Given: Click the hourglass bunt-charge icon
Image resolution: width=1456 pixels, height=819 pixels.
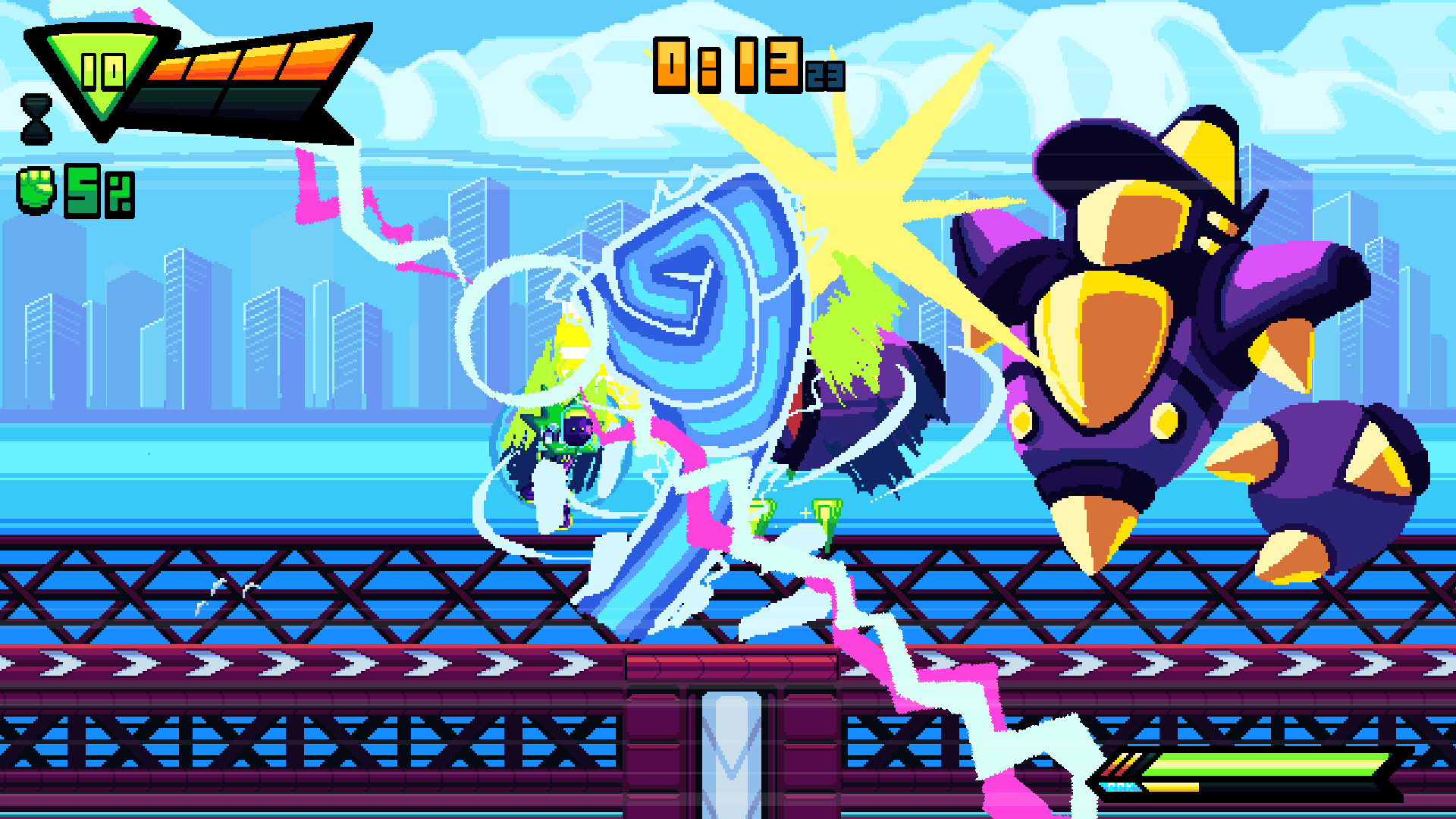Looking at the screenshot, I should click(x=36, y=118).
